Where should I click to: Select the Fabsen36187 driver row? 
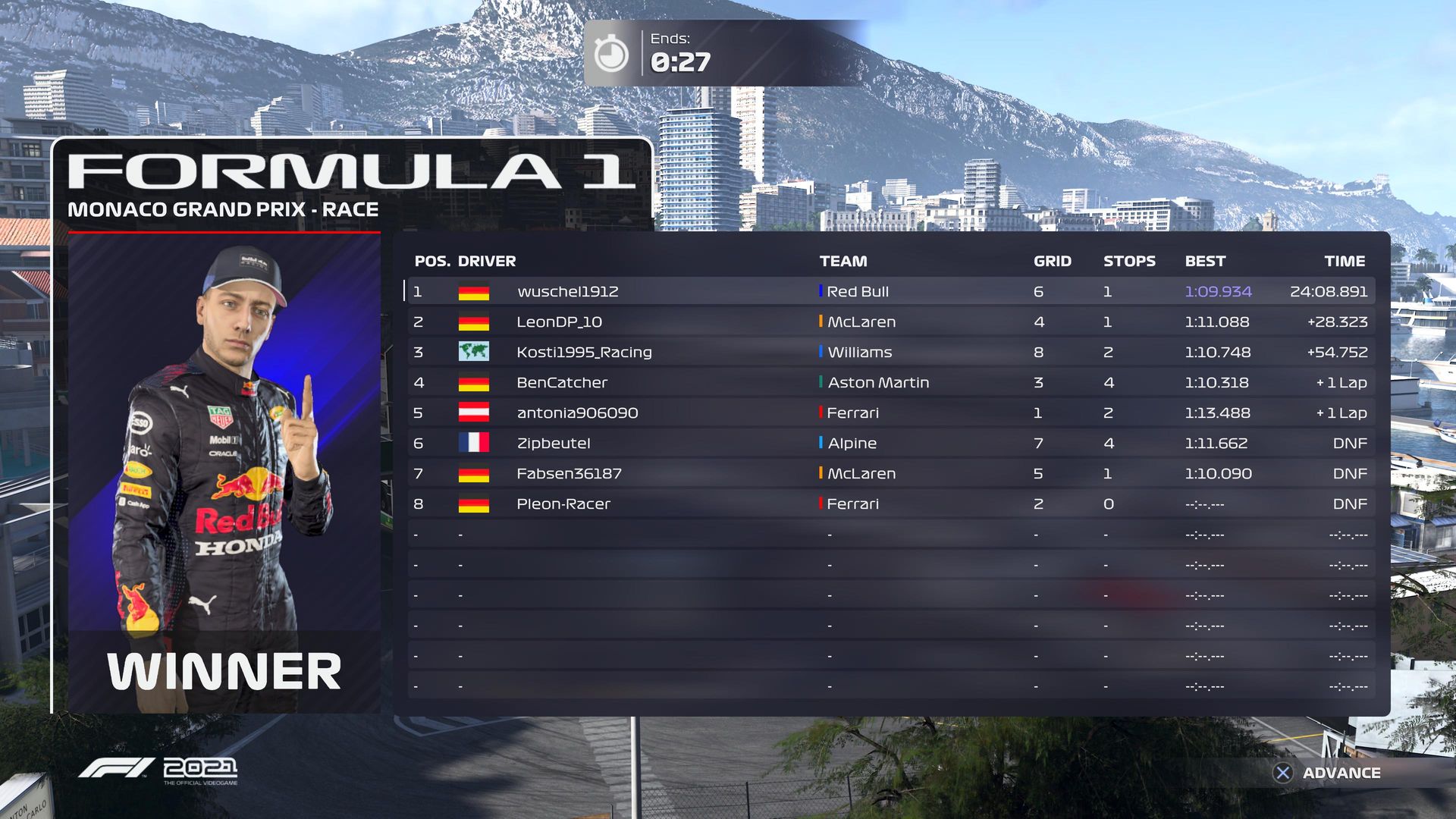pyautogui.click(x=890, y=473)
